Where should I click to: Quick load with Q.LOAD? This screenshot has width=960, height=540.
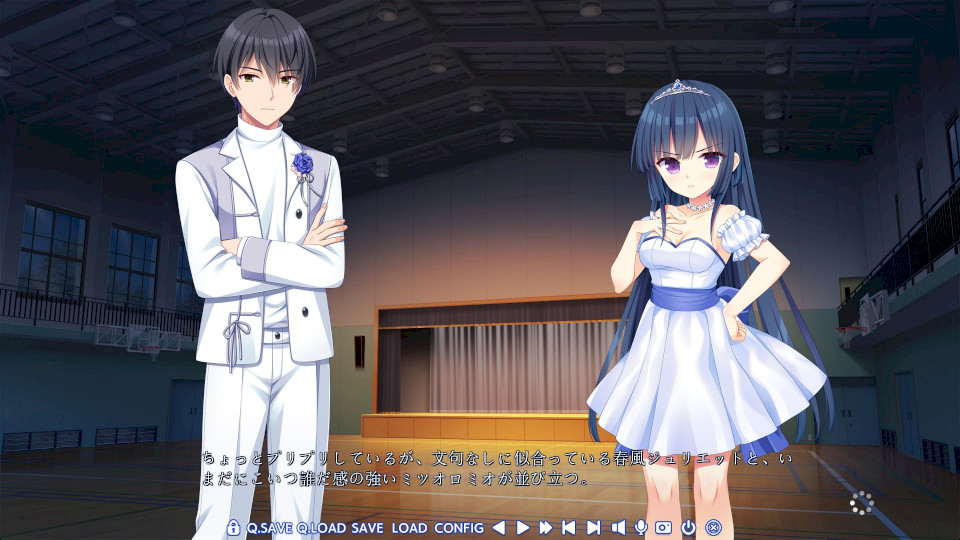coord(321,527)
